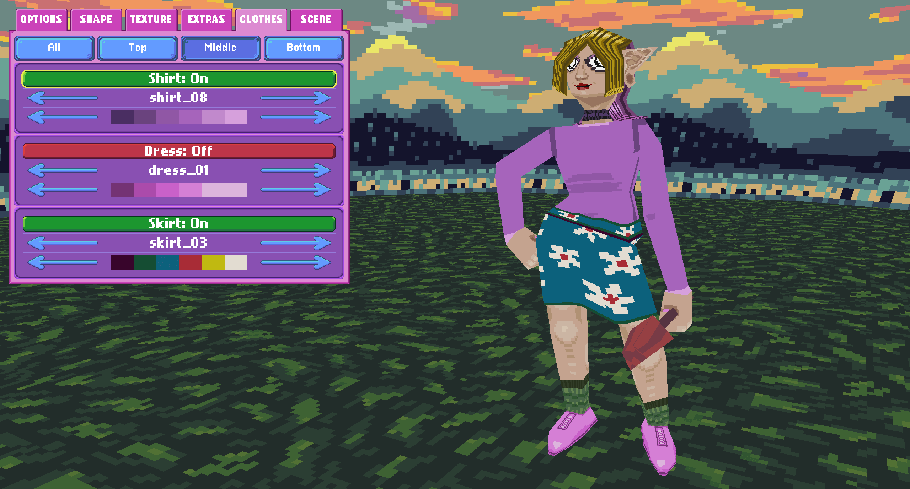
Task: Open the Texture tab
Action: pos(151,19)
